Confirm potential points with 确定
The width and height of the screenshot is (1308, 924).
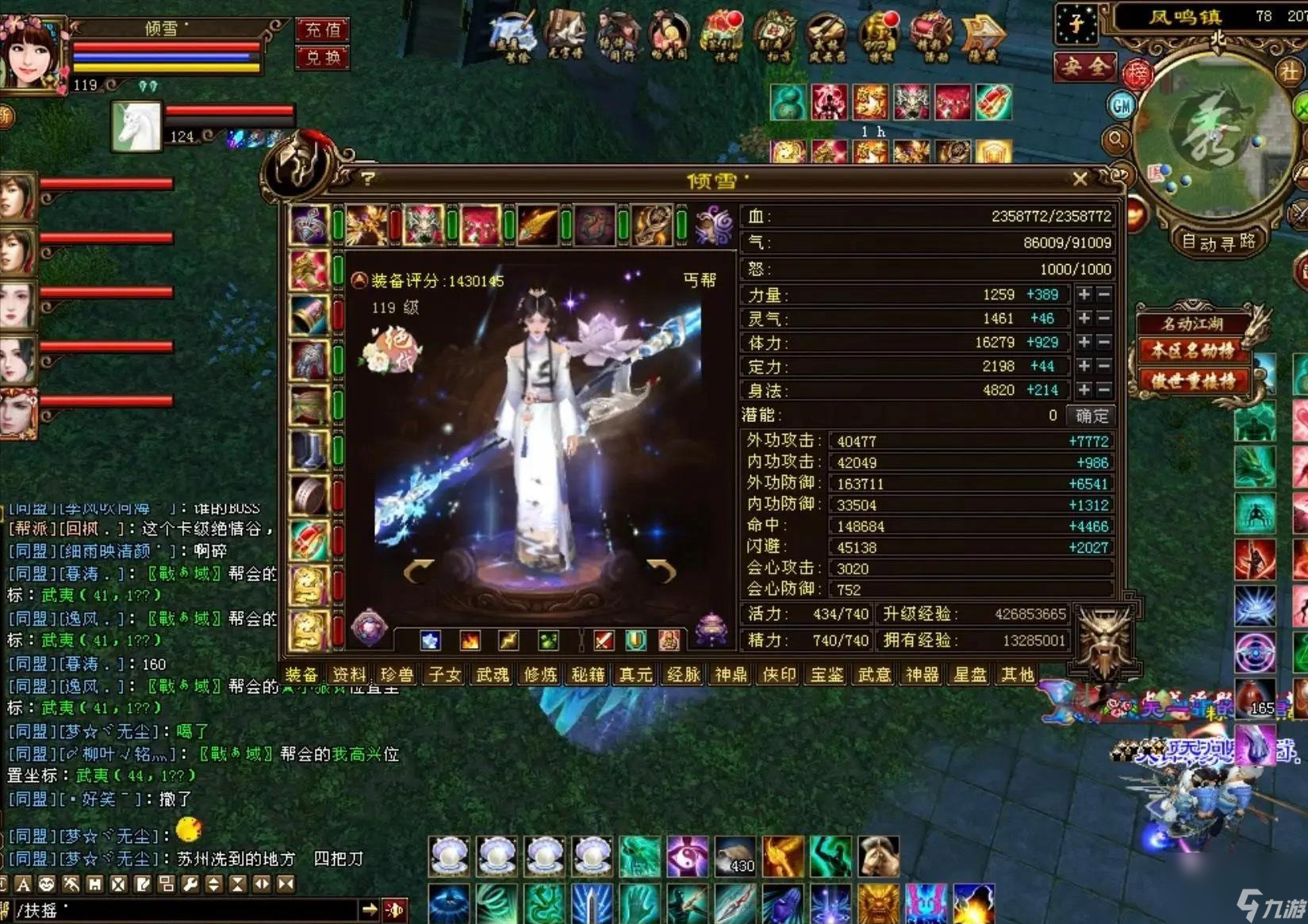click(x=1092, y=416)
